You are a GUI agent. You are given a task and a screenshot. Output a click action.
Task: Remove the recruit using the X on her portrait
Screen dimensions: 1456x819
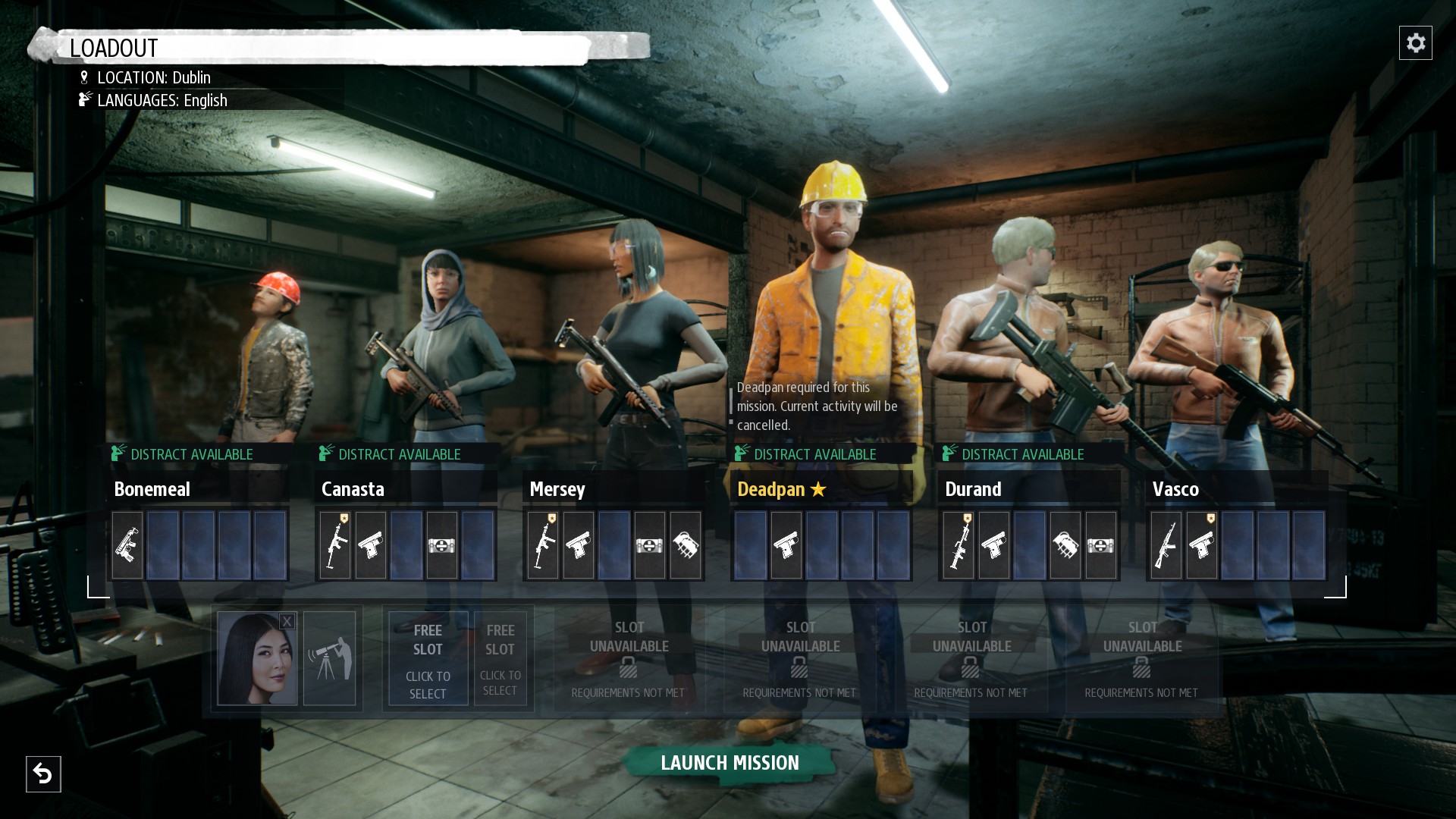tap(287, 622)
